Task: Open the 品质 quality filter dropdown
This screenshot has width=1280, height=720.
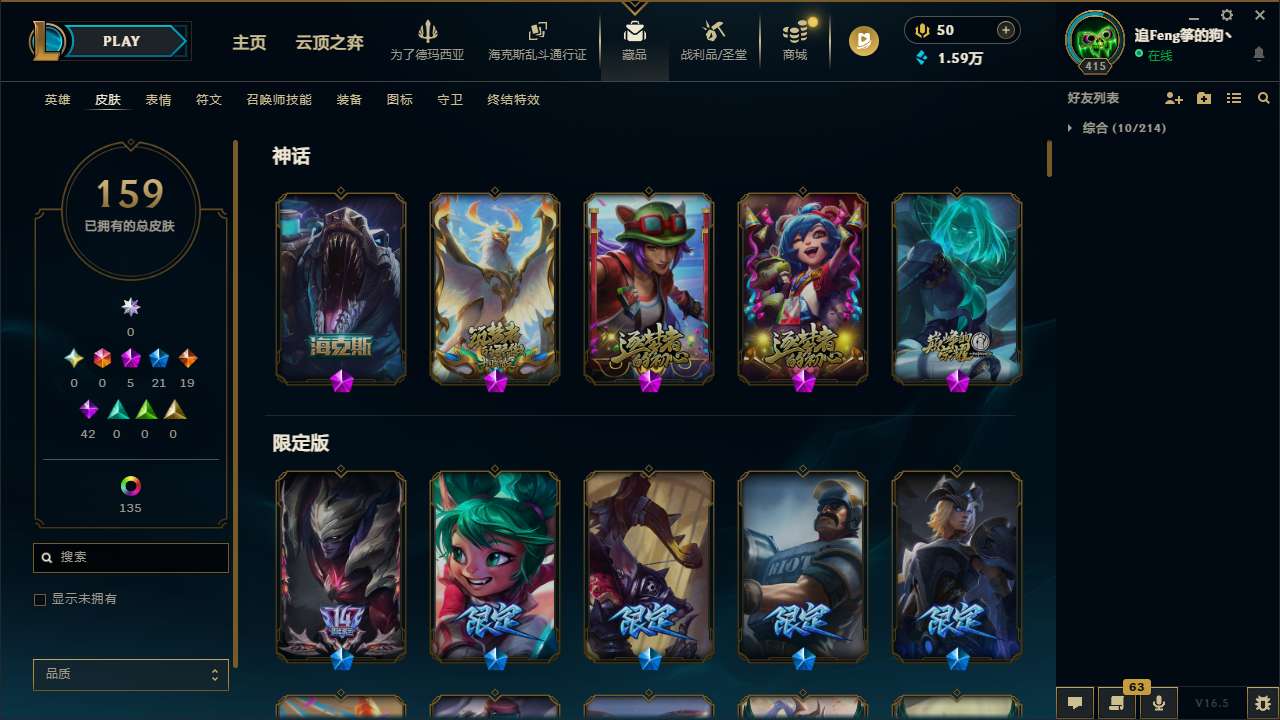Action: tap(130, 674)
